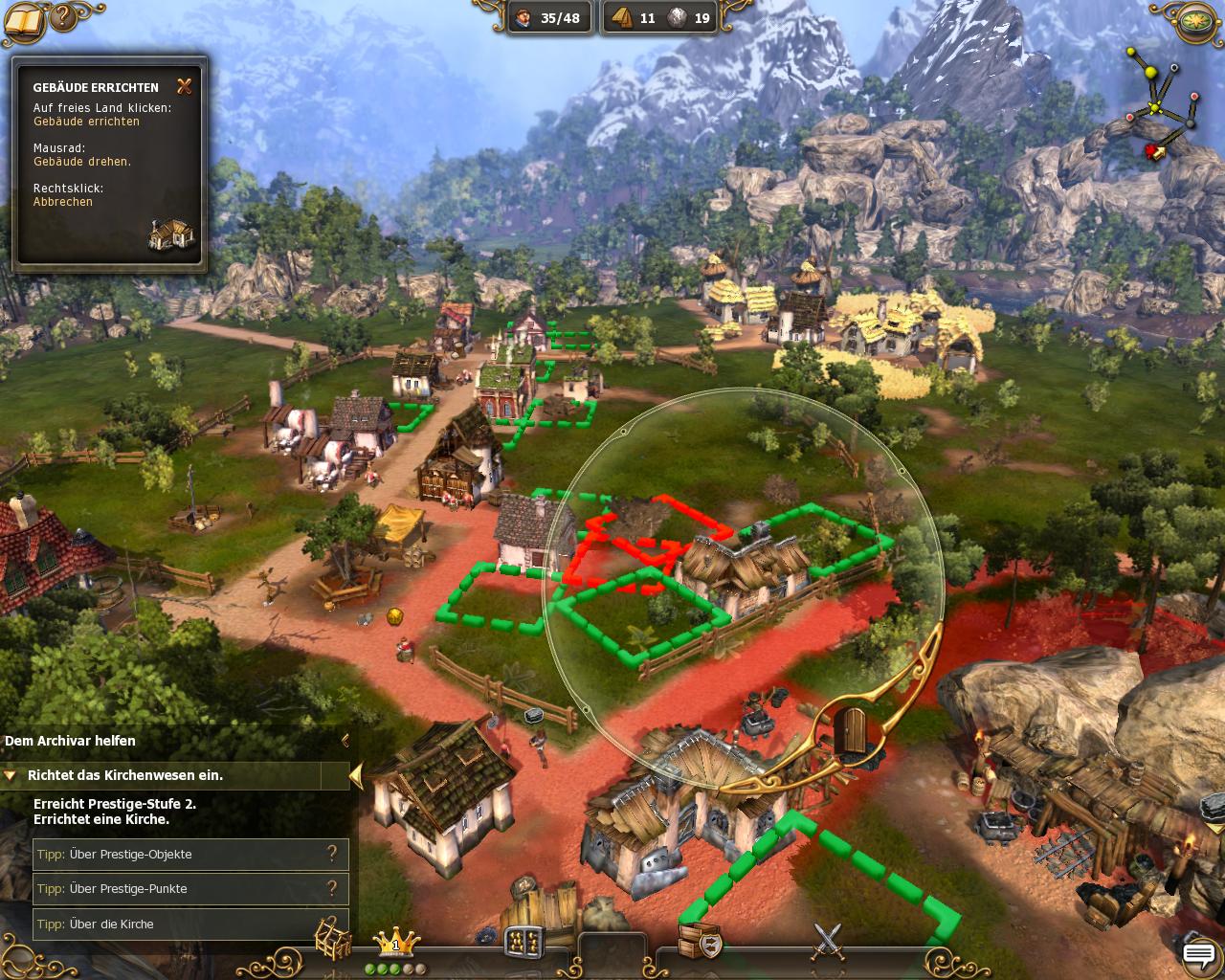
Task: Open the book journal icon
Action: point(23,19)
